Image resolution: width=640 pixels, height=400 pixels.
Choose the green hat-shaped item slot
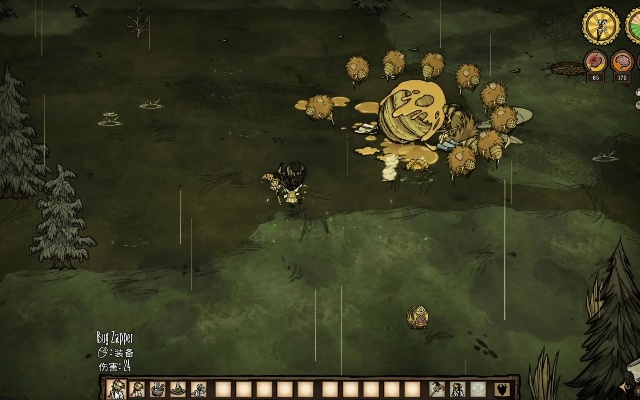point(179,389)
